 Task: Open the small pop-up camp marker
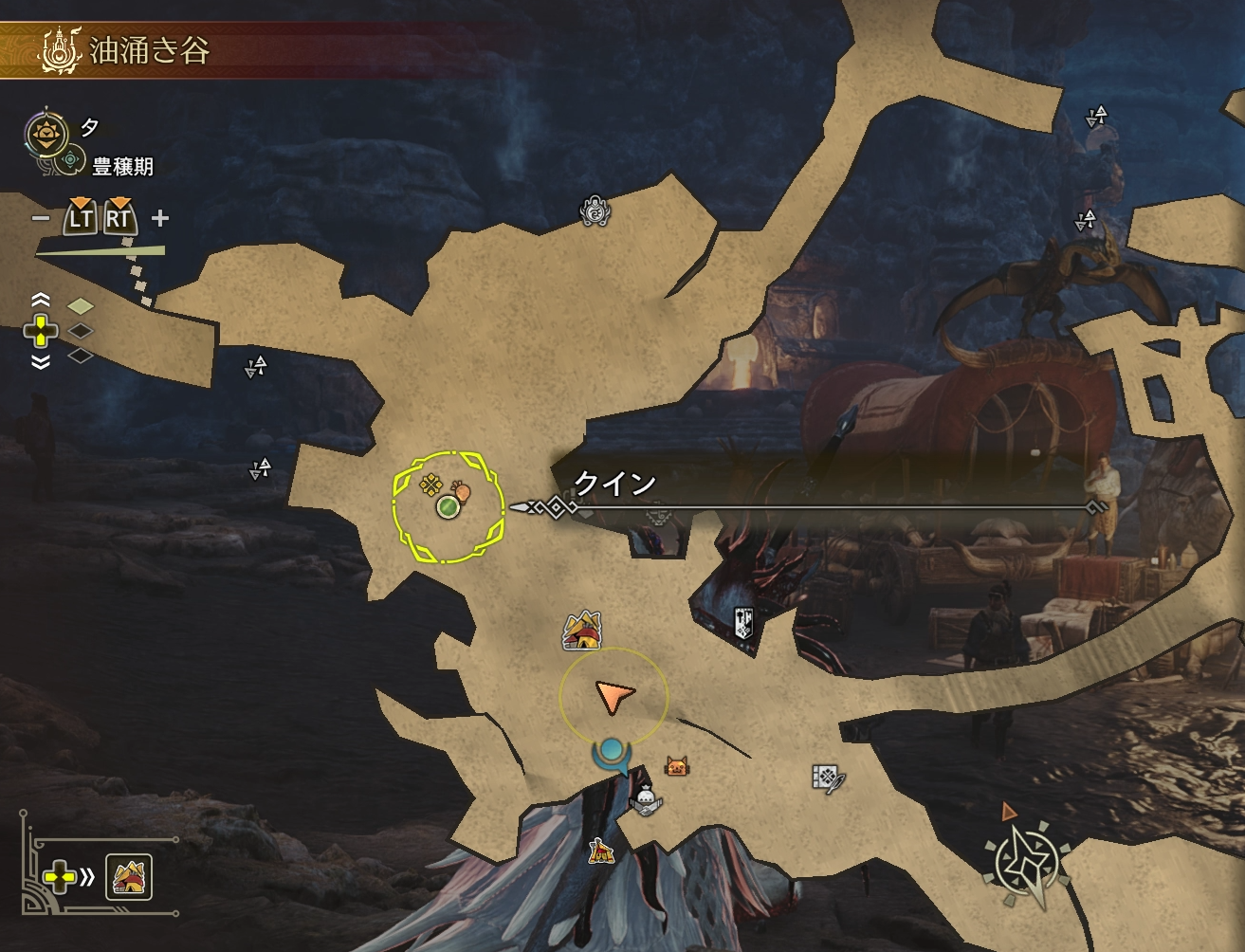click(601, 851)
